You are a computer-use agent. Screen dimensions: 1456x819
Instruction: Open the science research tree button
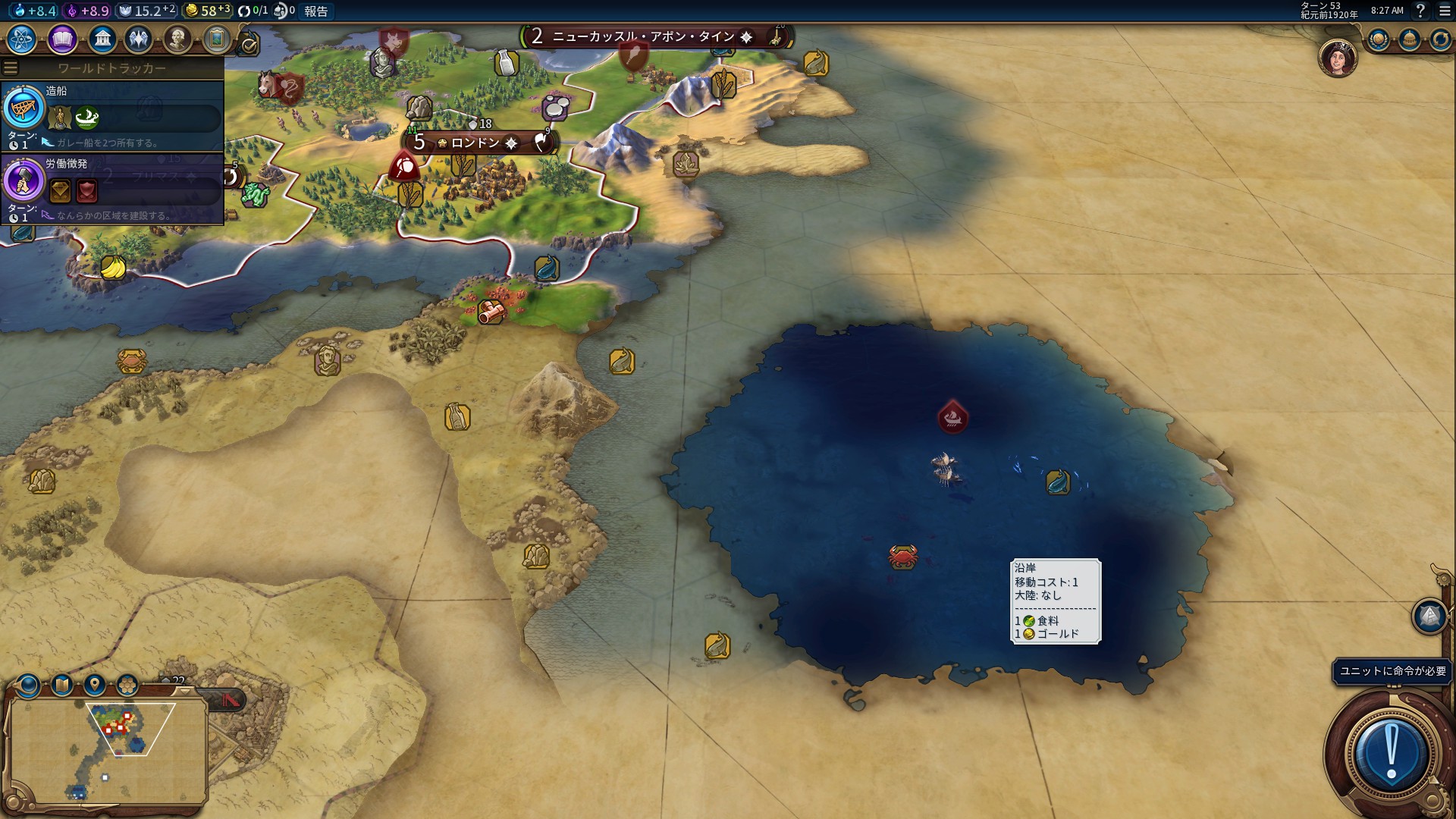click(x=22, y=39)
